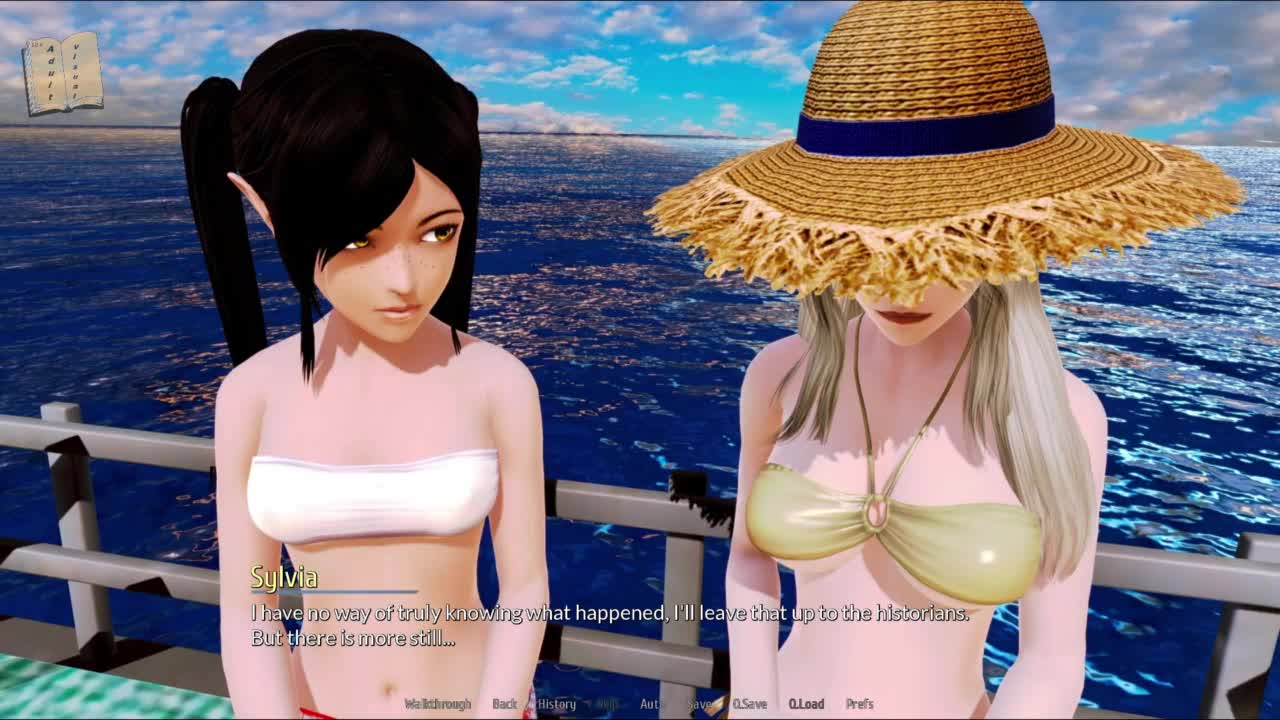Toggle Auto-advance in the quick menu

(x=651, y=704)
